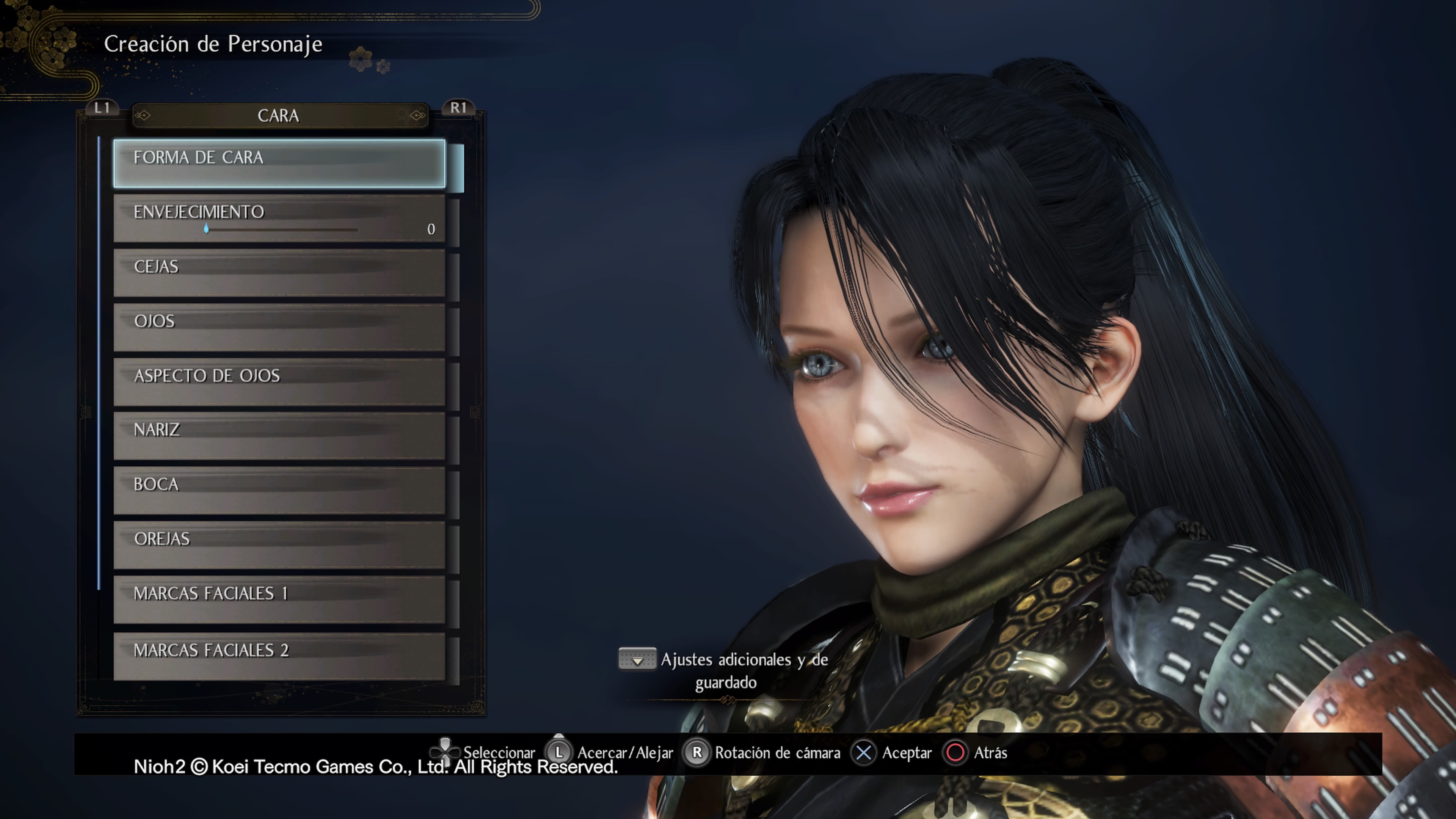Open the Boca customization
The width and height of the screenshot is (1456, 819).
coord(279,490)
